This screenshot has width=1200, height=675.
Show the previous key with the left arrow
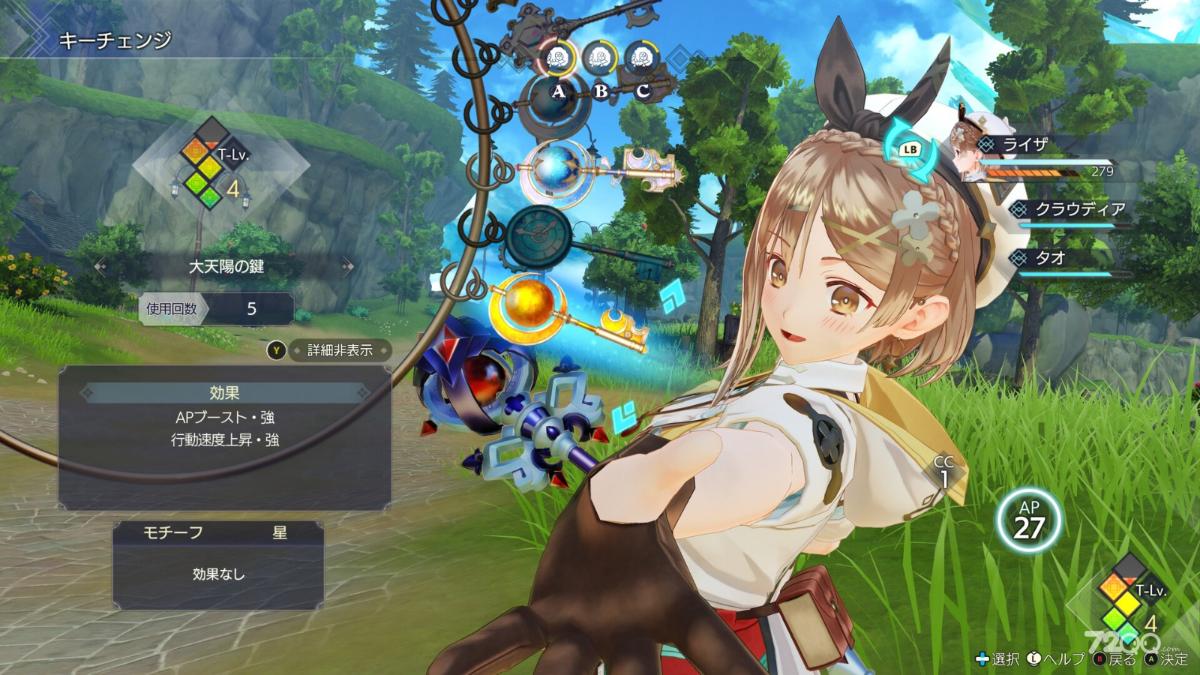99,266
